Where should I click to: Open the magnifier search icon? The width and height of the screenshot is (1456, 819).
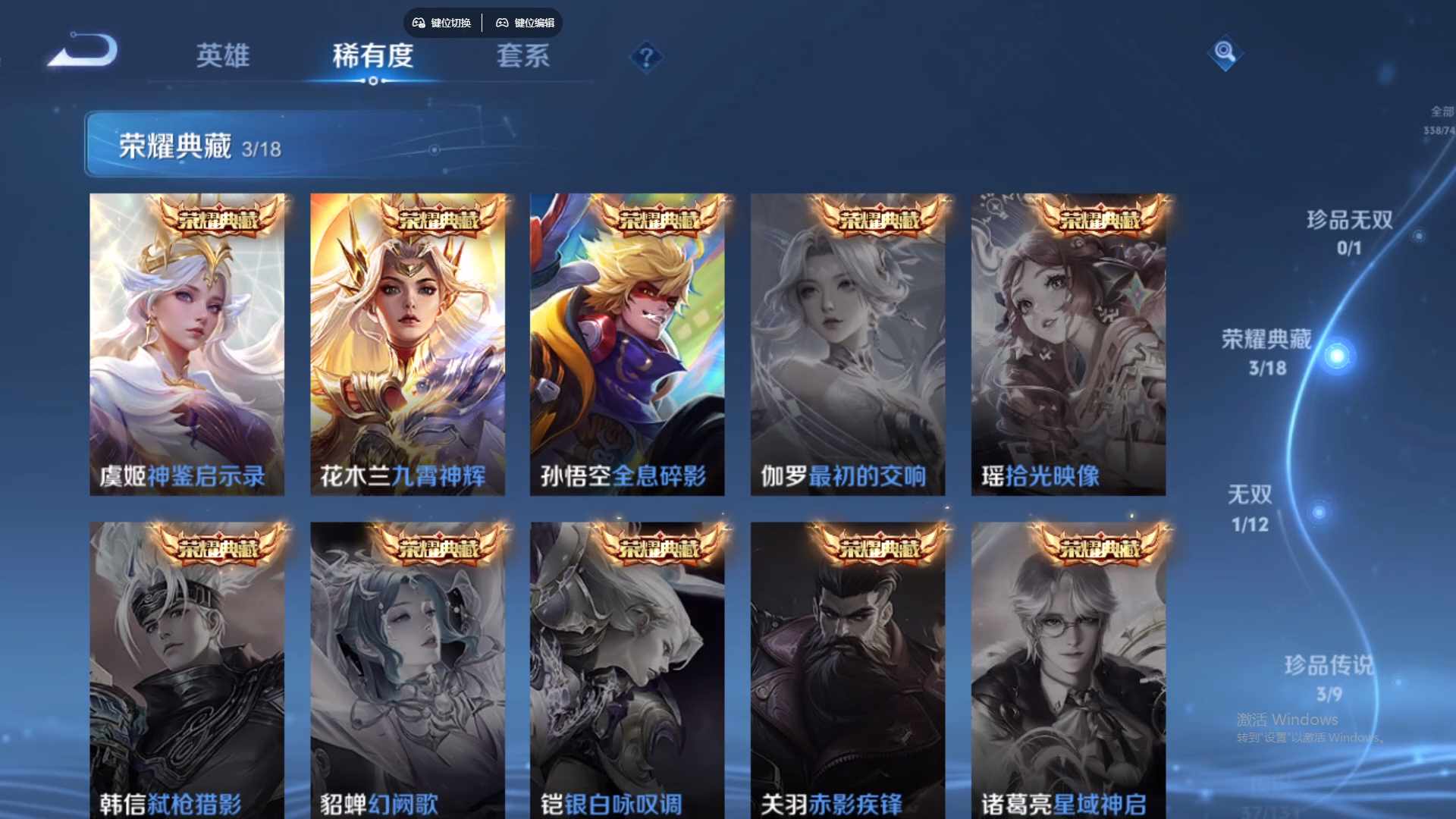coord(1224,53)
